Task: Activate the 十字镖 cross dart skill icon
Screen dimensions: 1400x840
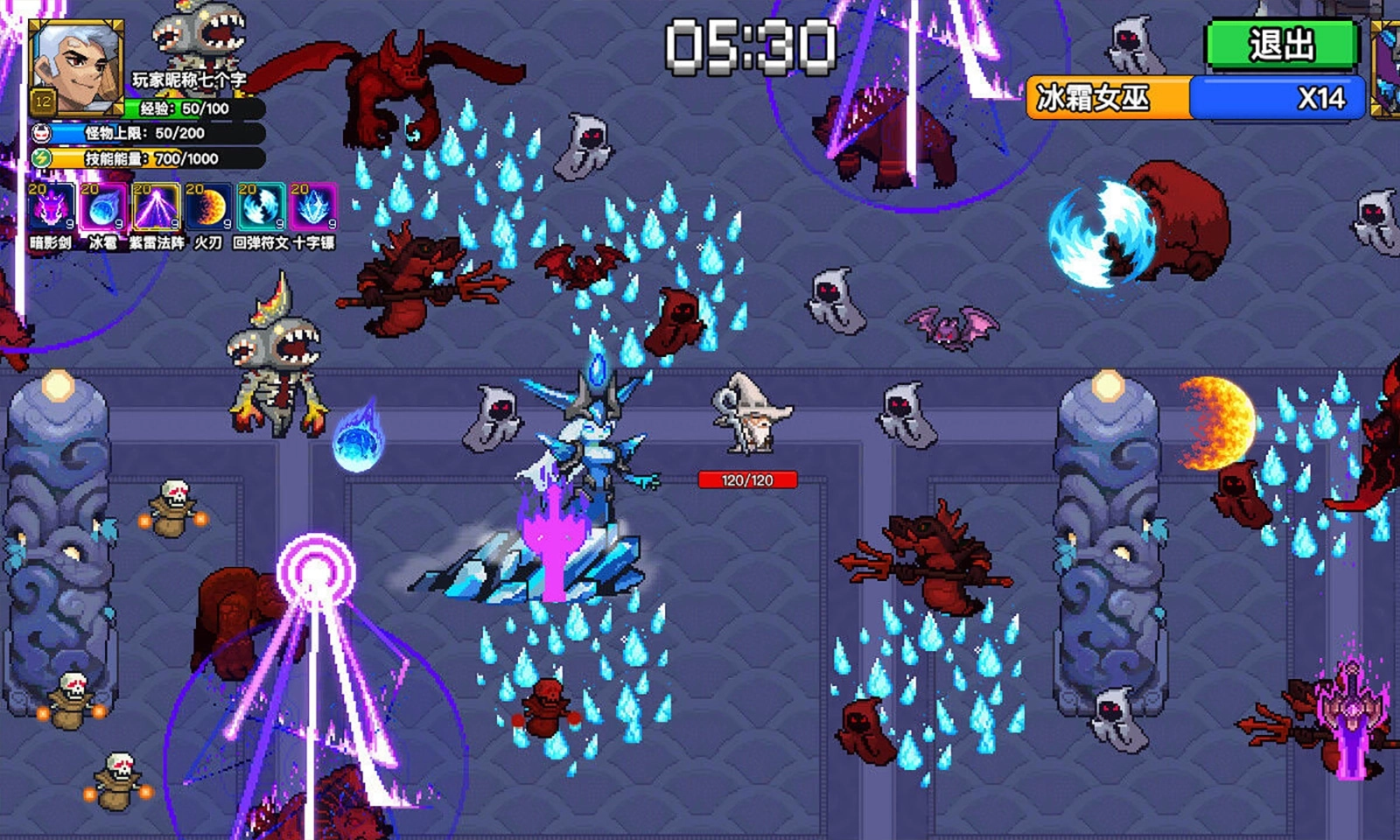Action: (313, 208)
